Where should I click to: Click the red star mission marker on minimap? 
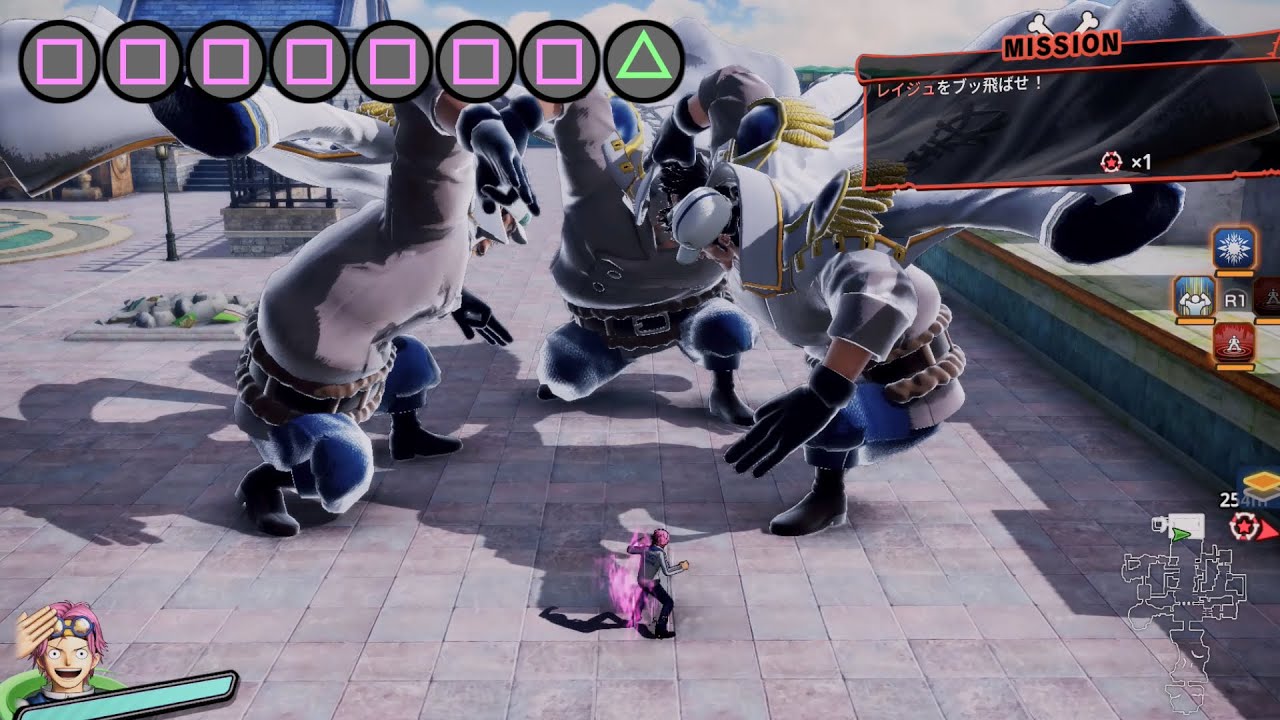click(1245, 524)
